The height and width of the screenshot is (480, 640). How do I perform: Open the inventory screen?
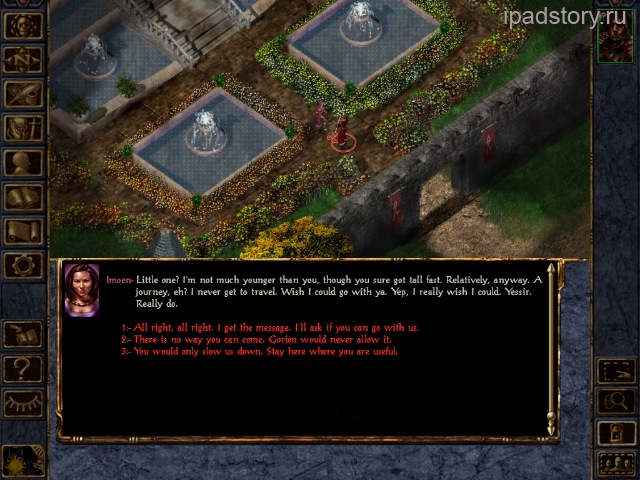tap(23, 129)
